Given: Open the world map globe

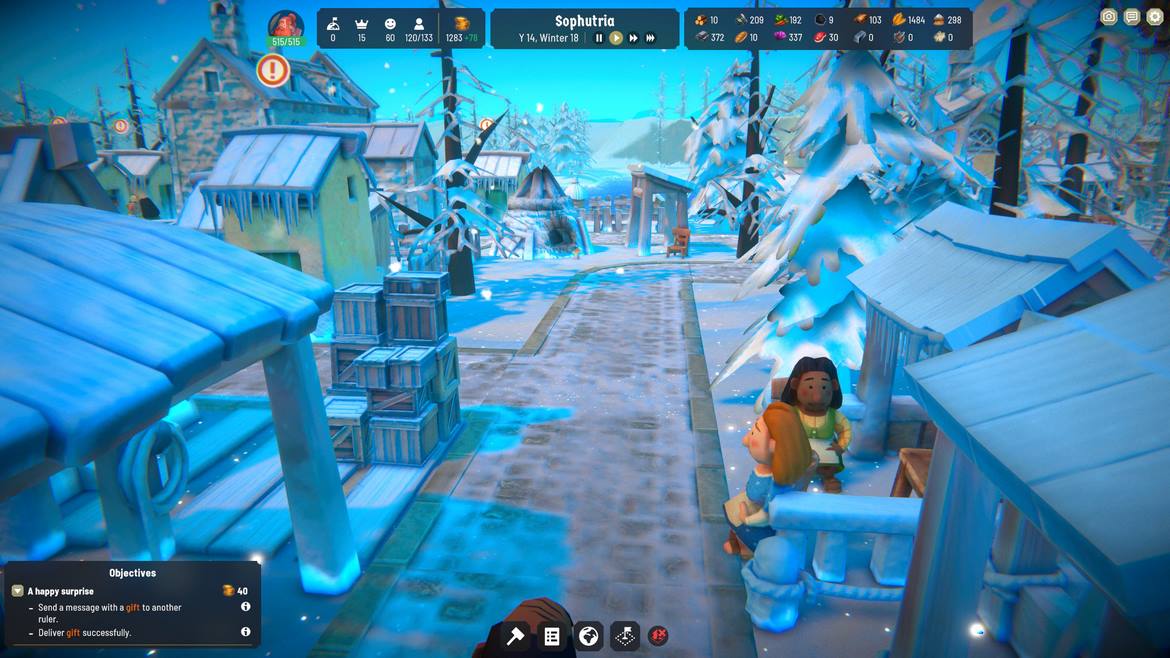Looking at the screenshot, I should point(589,636).
